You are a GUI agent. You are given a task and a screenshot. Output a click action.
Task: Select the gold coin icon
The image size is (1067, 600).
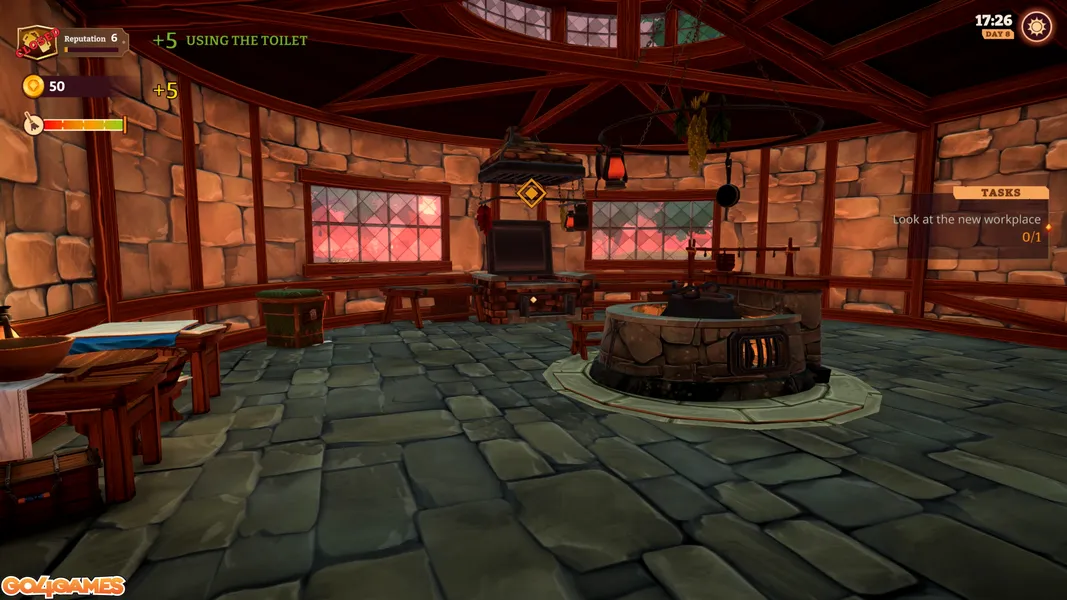[33, 86]
